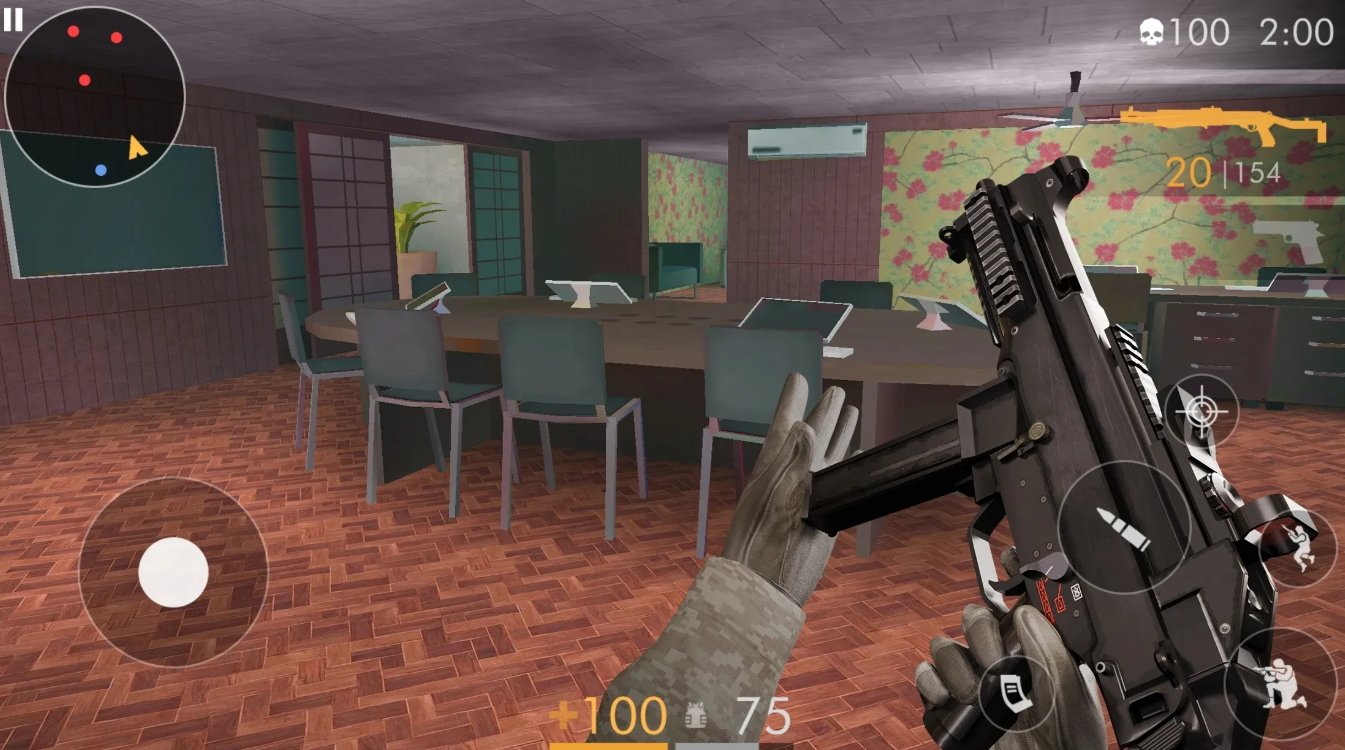Image resolution: width=1345 pixels, height=750 pixels.
Task: Tap the jumping soldier button
Action: 1298,547
